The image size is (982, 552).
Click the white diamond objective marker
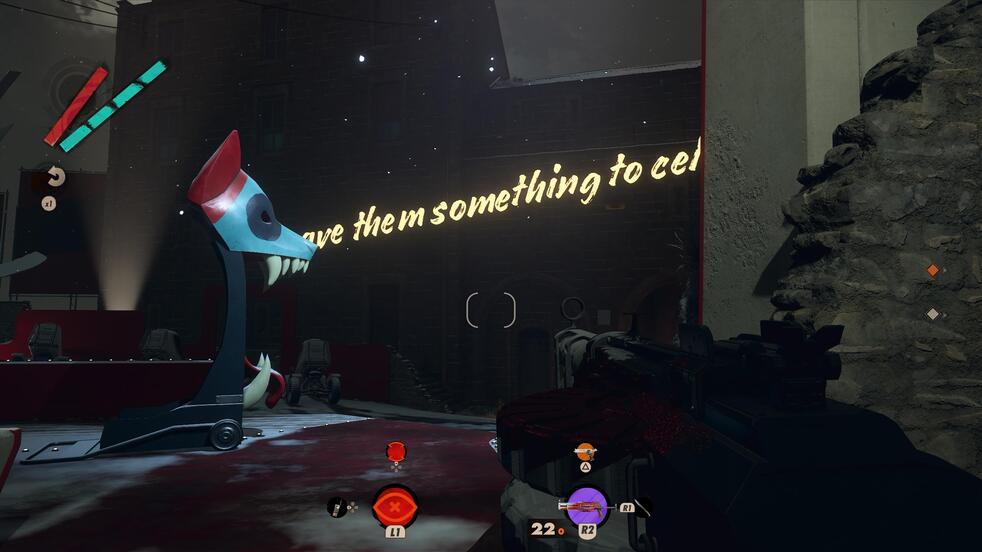point(932,314)
